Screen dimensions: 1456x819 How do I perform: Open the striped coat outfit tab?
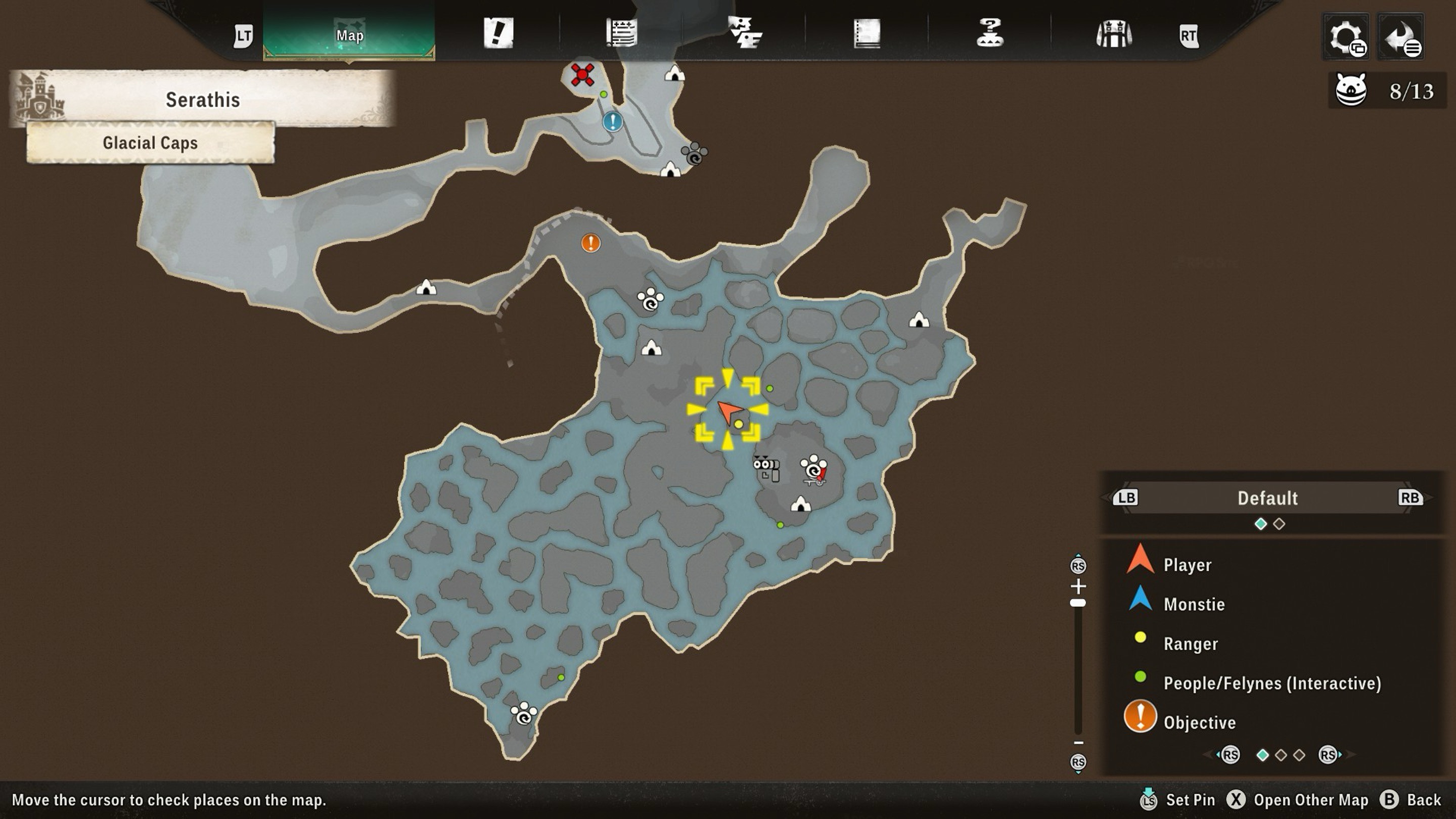point(1113,34)
